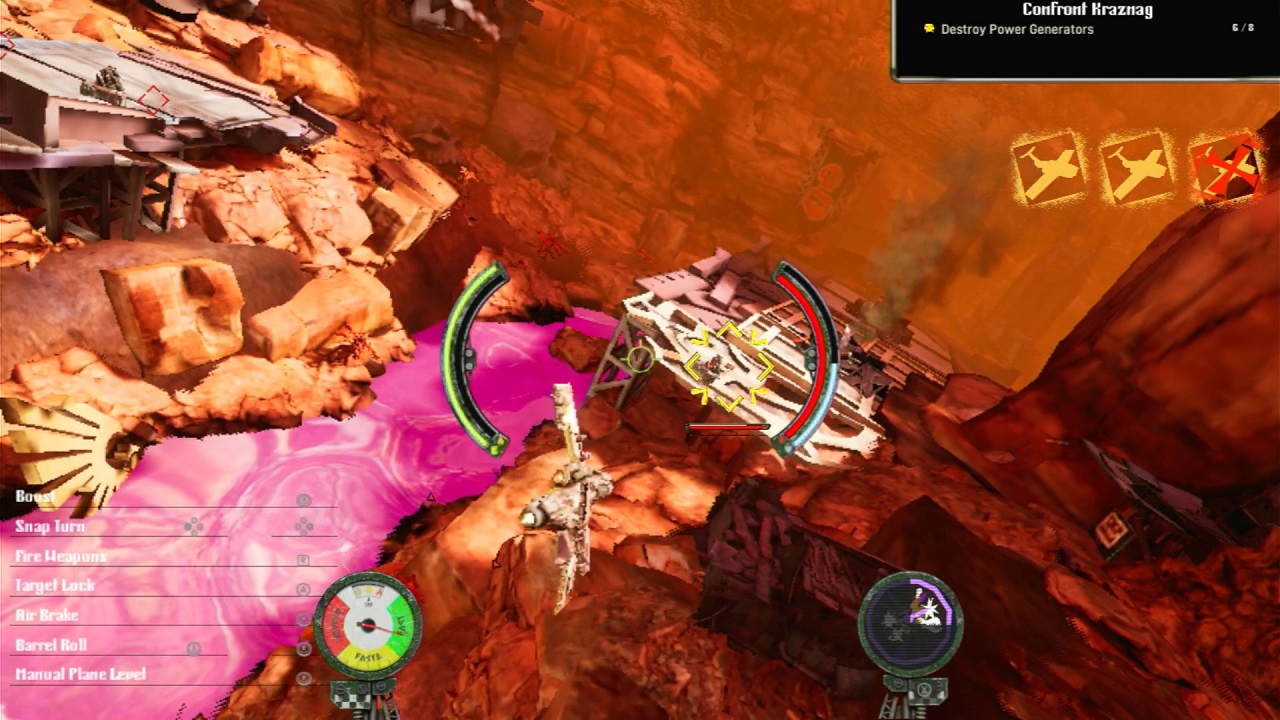Select the B button icon beside Boost

(302, 499)
